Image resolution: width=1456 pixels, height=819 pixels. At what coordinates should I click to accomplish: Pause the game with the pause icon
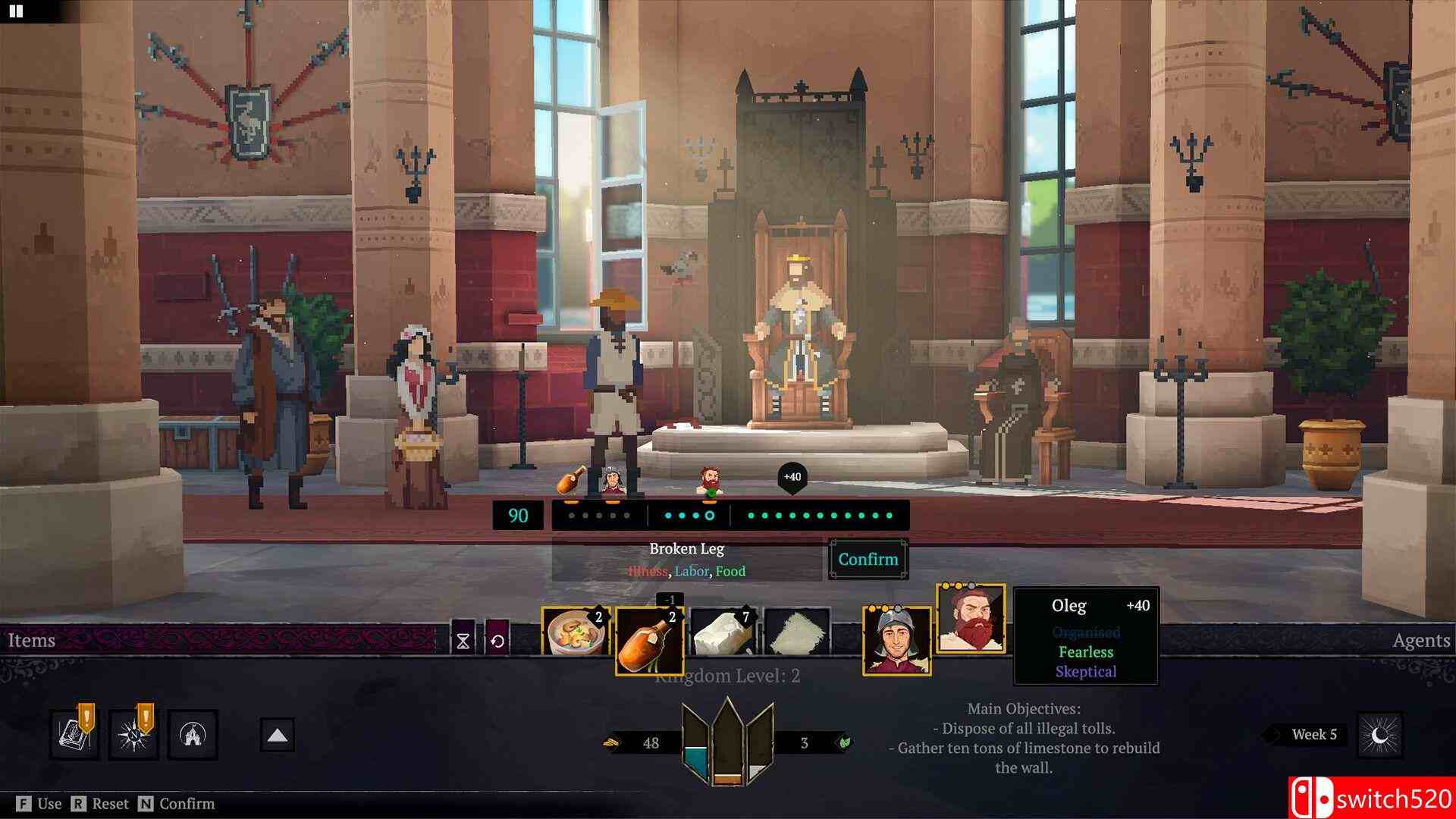click(x=15, y=11)
